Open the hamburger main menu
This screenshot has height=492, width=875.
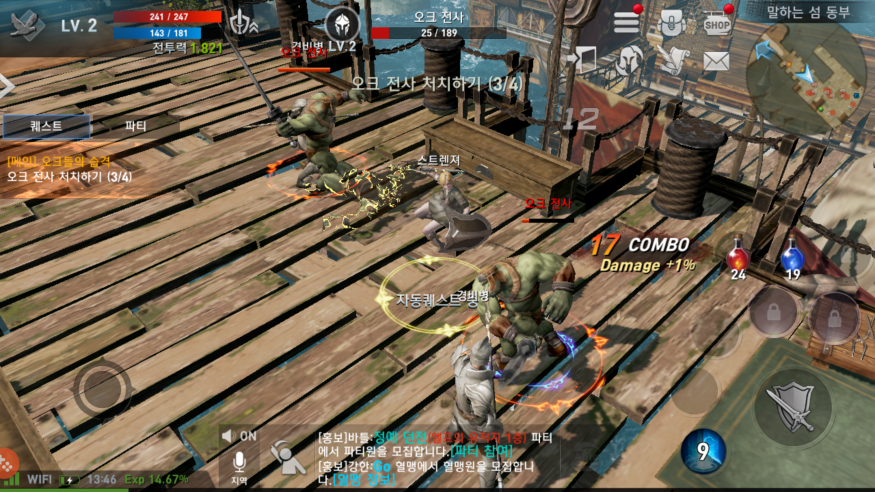pos(627,21)
